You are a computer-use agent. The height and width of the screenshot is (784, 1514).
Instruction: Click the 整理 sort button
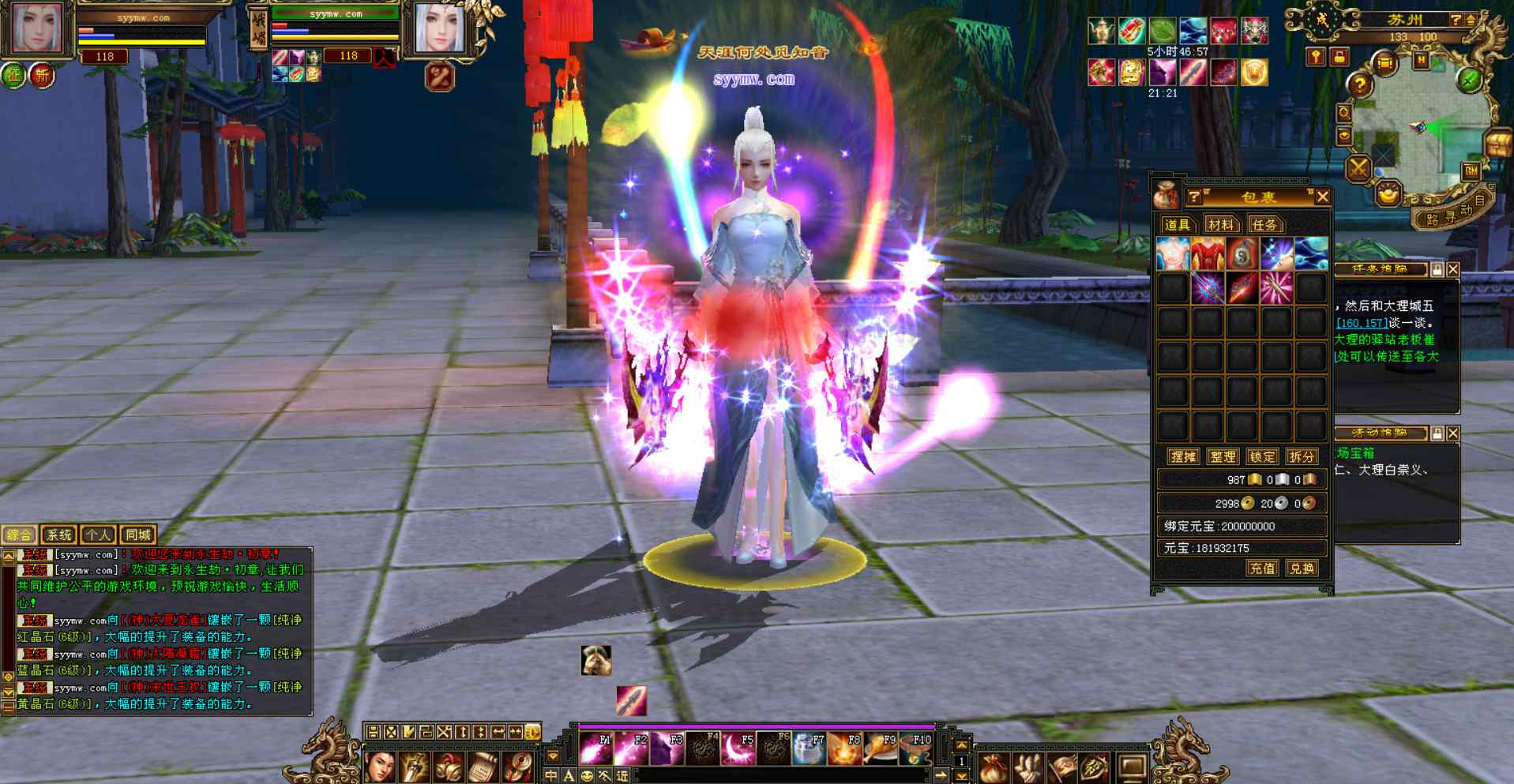click(1223, 456)
